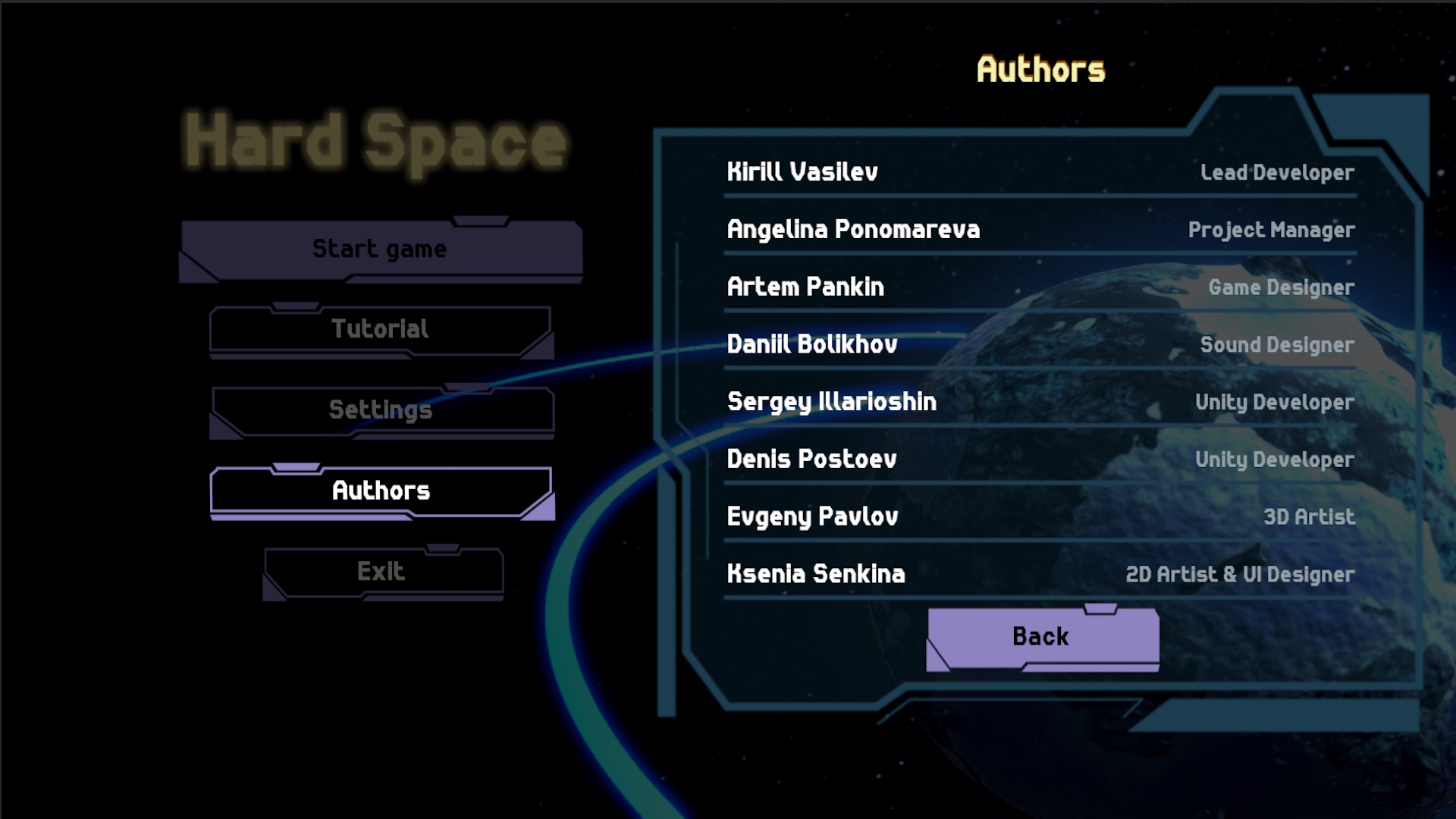Click Sergey Illarioshin's name
The height and width of the screenshot is (819, 1456).
[831, 402]
